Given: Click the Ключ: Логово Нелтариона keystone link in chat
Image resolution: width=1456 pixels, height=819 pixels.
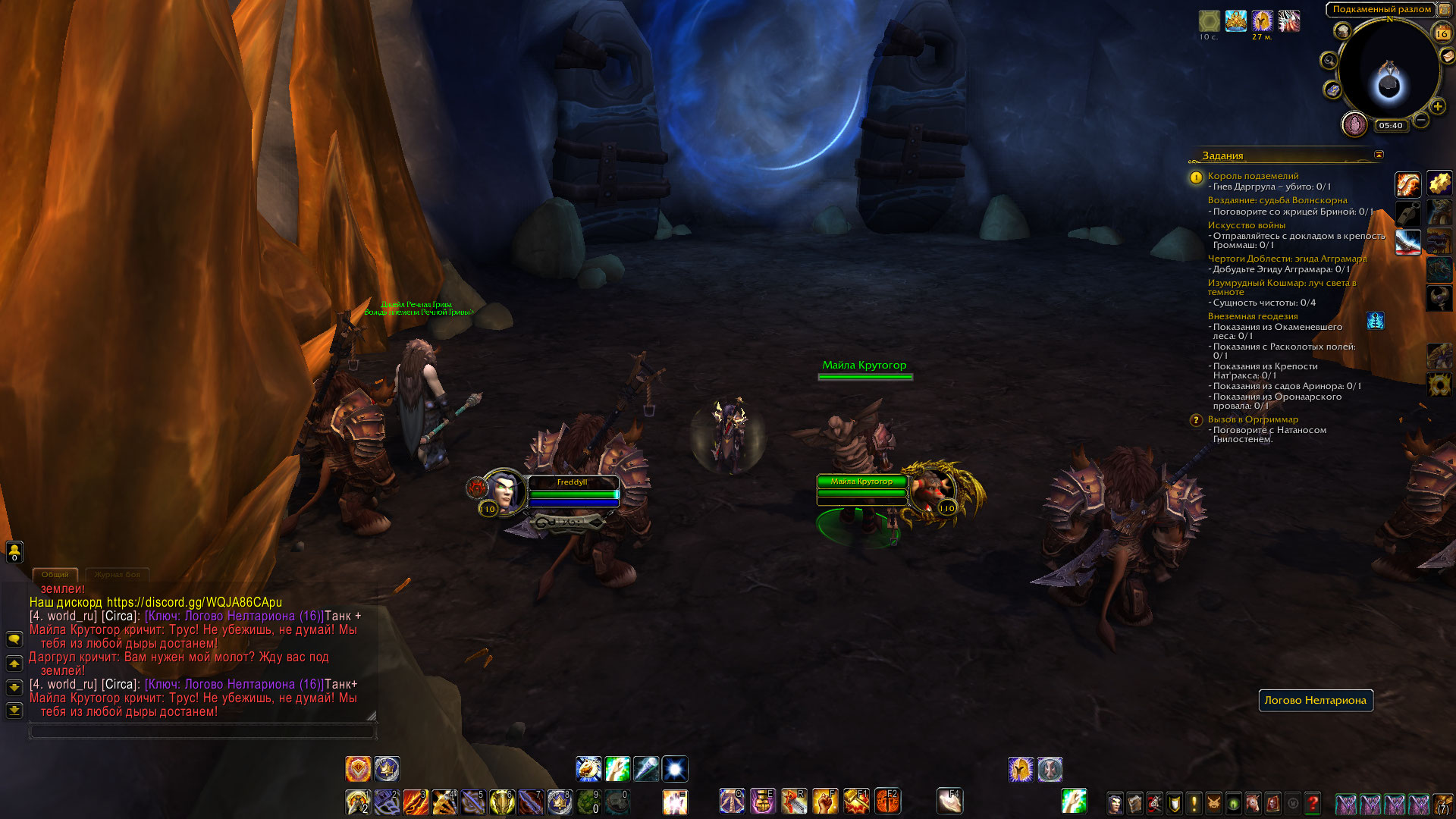Looking at the screenshot, I should click(234, 616).
